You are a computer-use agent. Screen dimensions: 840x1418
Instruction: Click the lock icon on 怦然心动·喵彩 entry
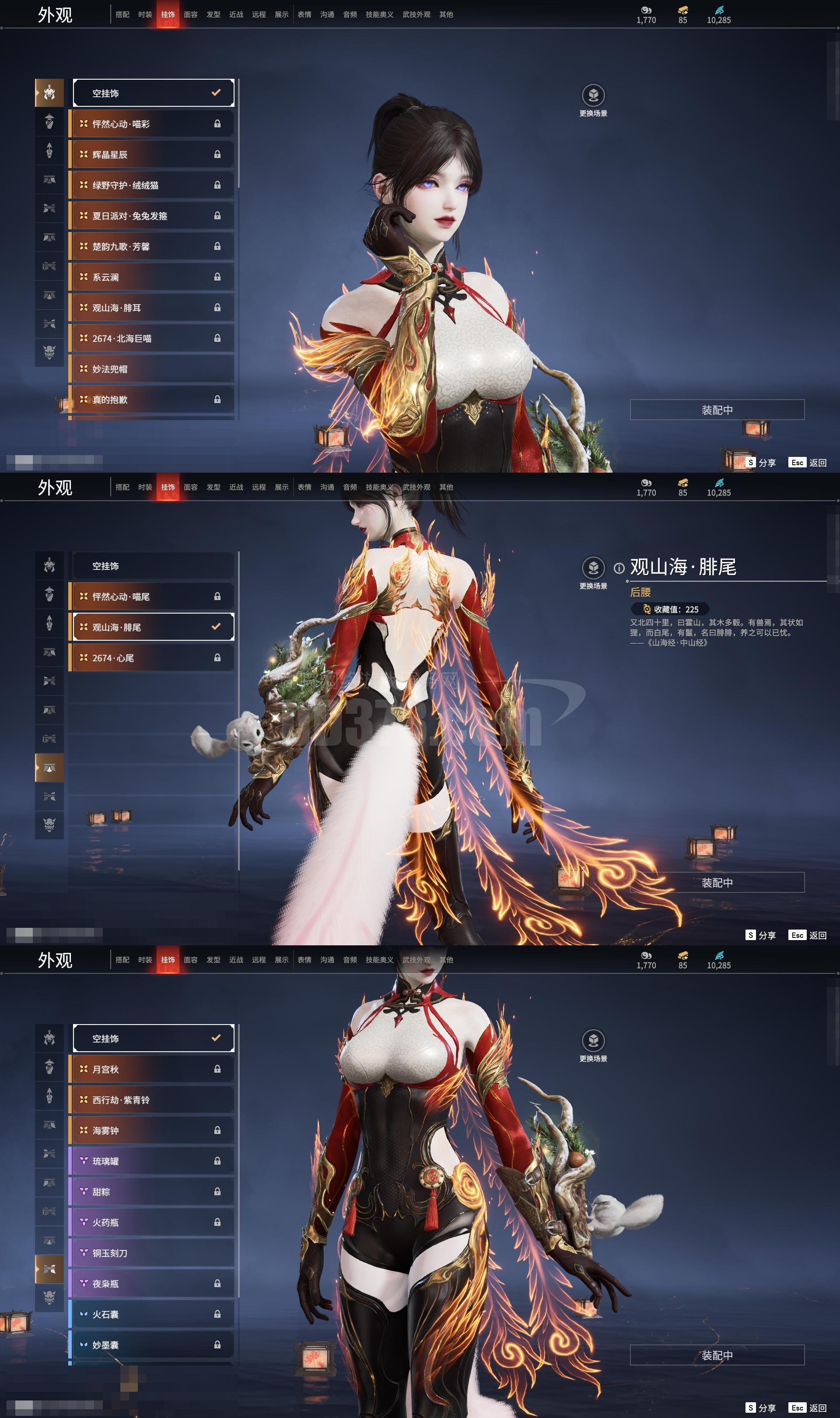click(x=217, y=123)
